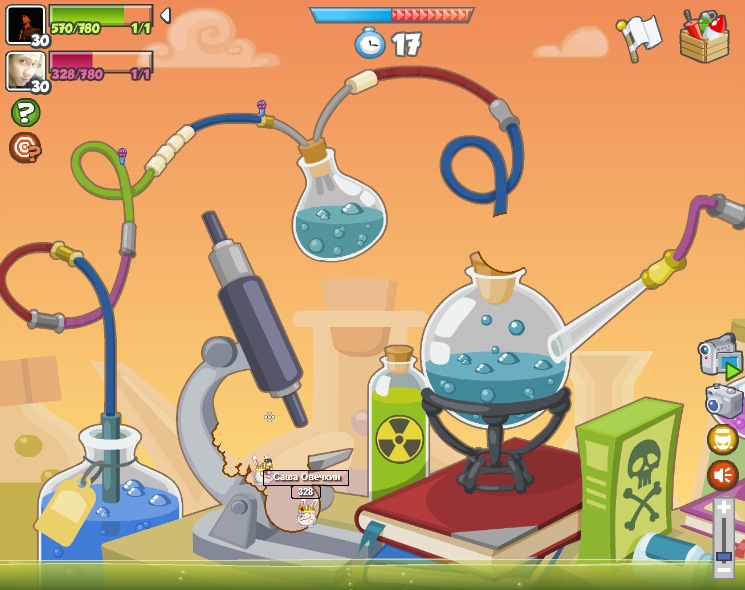
Task: Select the dark player avatar portrait
Action: [x=25, y=24]
